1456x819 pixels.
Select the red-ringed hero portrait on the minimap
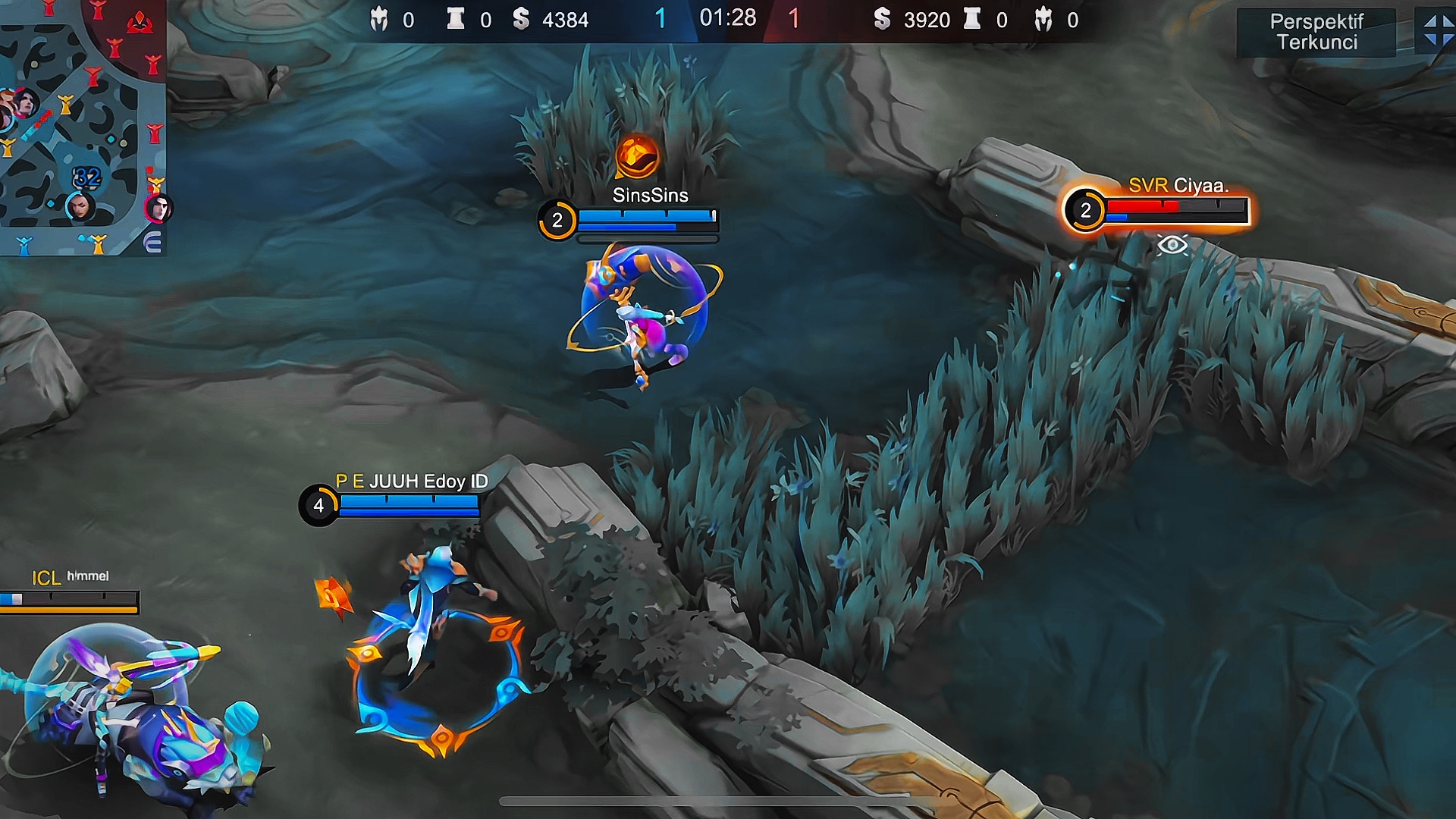(x=158, y=208)
